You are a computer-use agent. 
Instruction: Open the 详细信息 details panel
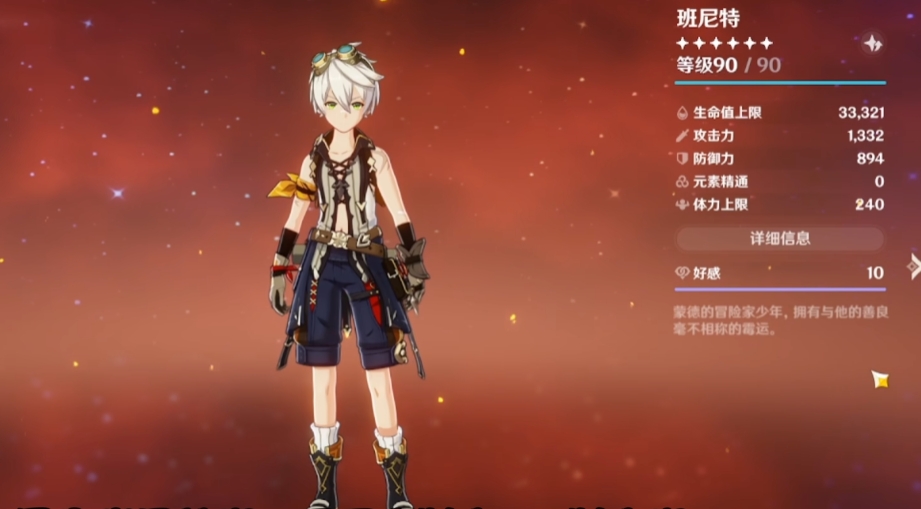pyautogui.click(x=779, y=239)
